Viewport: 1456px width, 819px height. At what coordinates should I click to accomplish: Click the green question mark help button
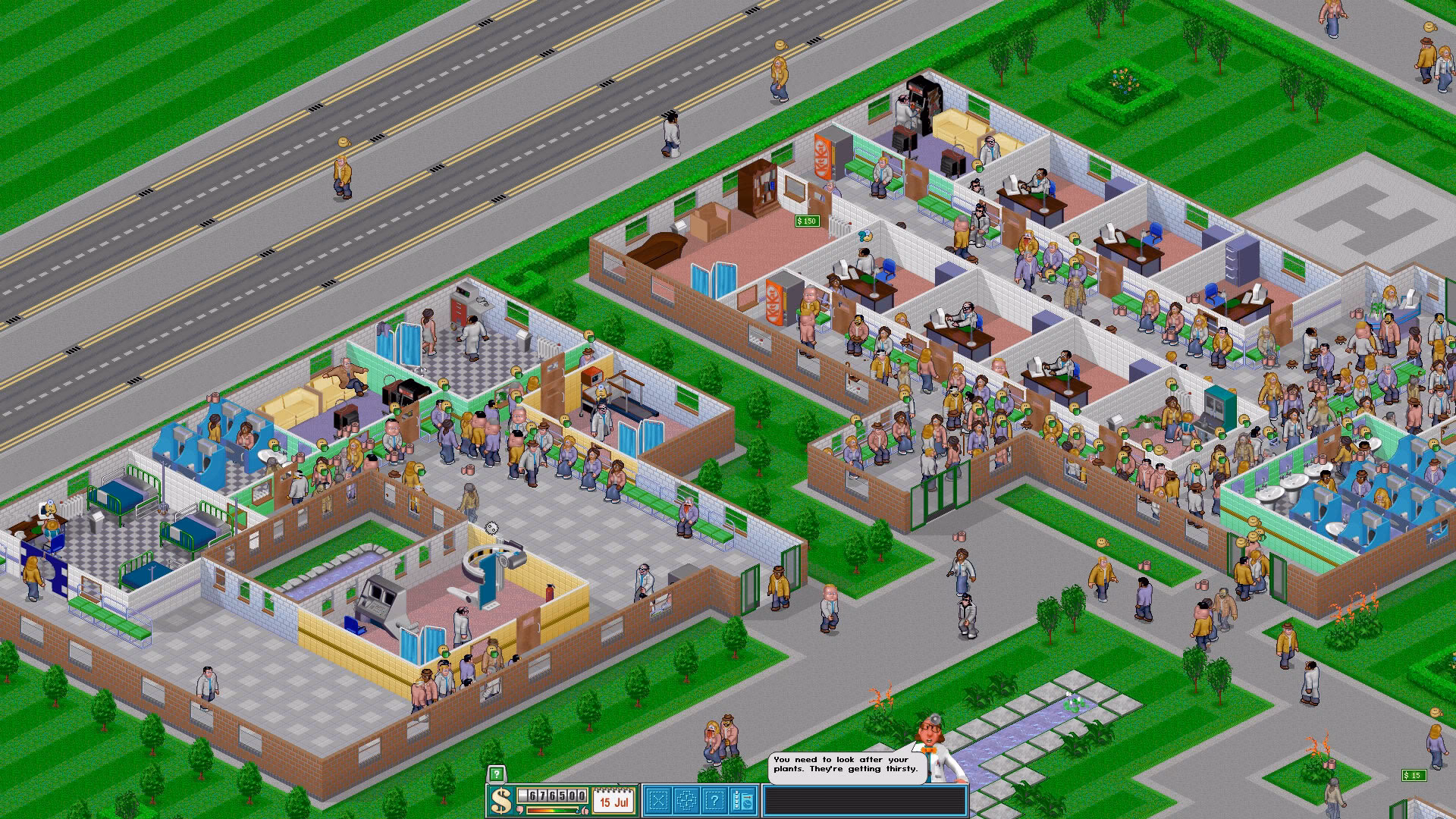[496, 773]
